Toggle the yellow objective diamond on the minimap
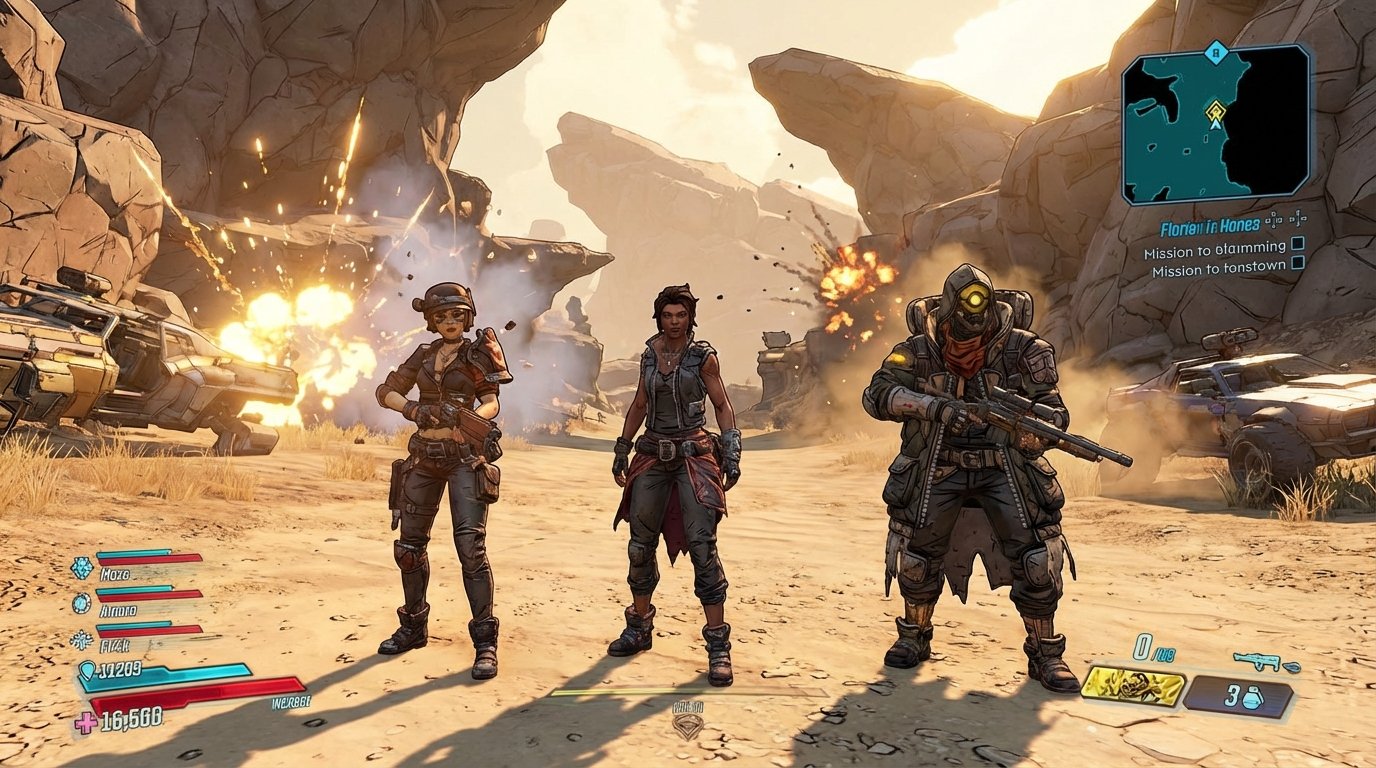This screenshot has width=1376, height=768. (x=1216, y=110)
